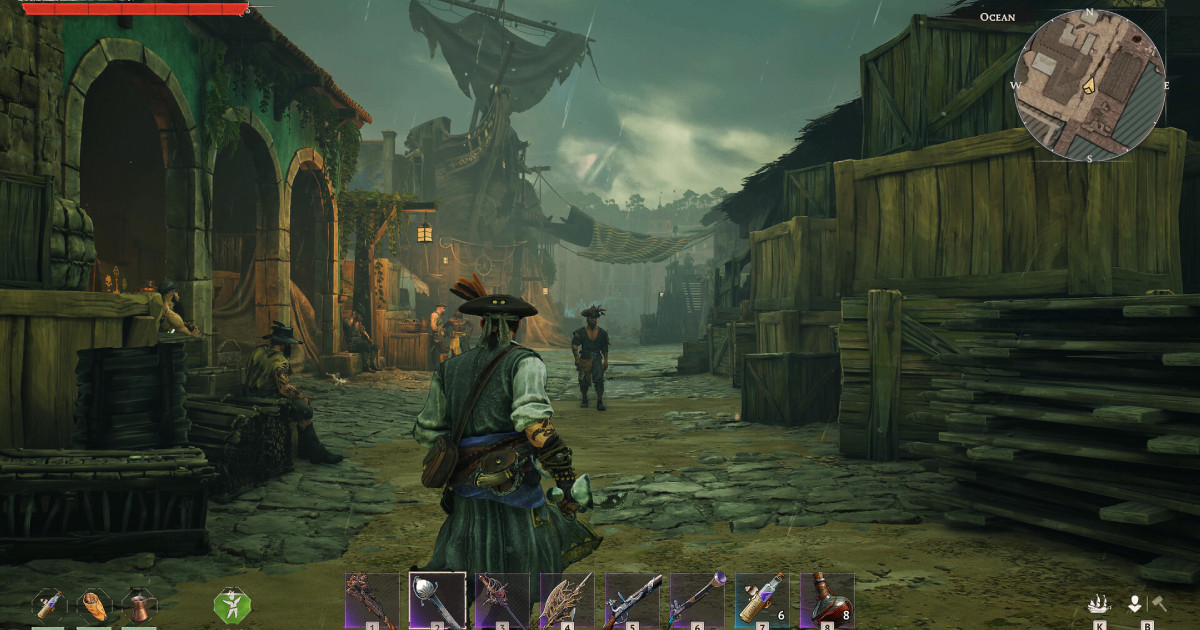Click the copper coffee pot icon
Screen dimensions: 1200x630
coord(139,605)
